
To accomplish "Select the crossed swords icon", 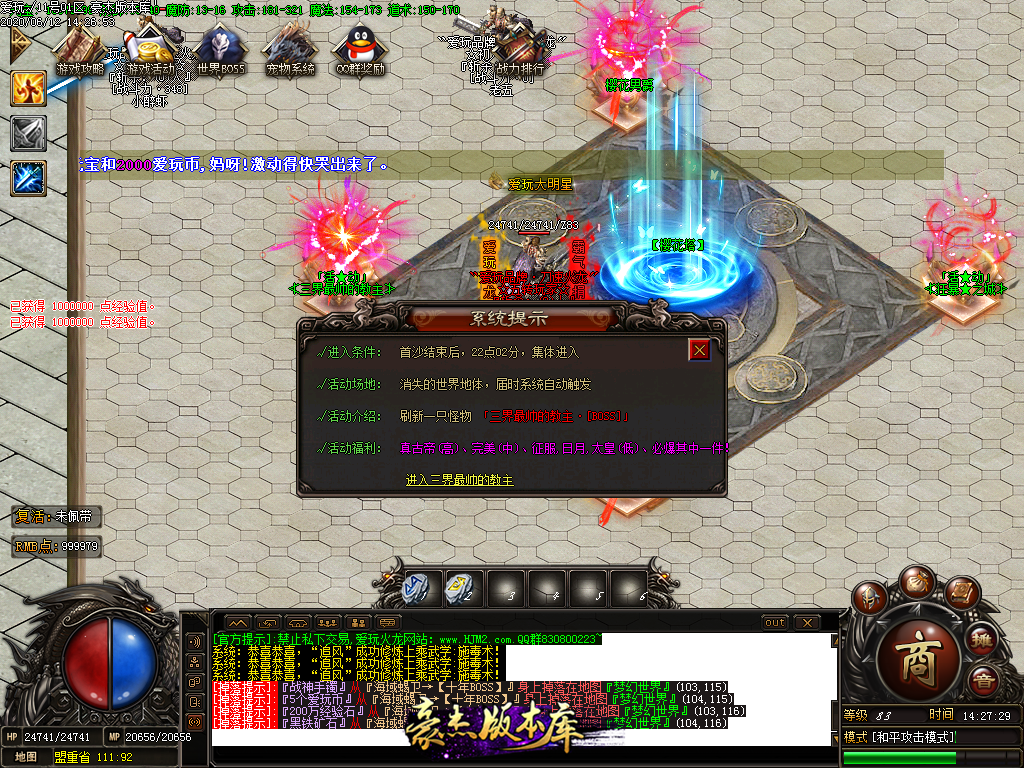I will 28,133.
